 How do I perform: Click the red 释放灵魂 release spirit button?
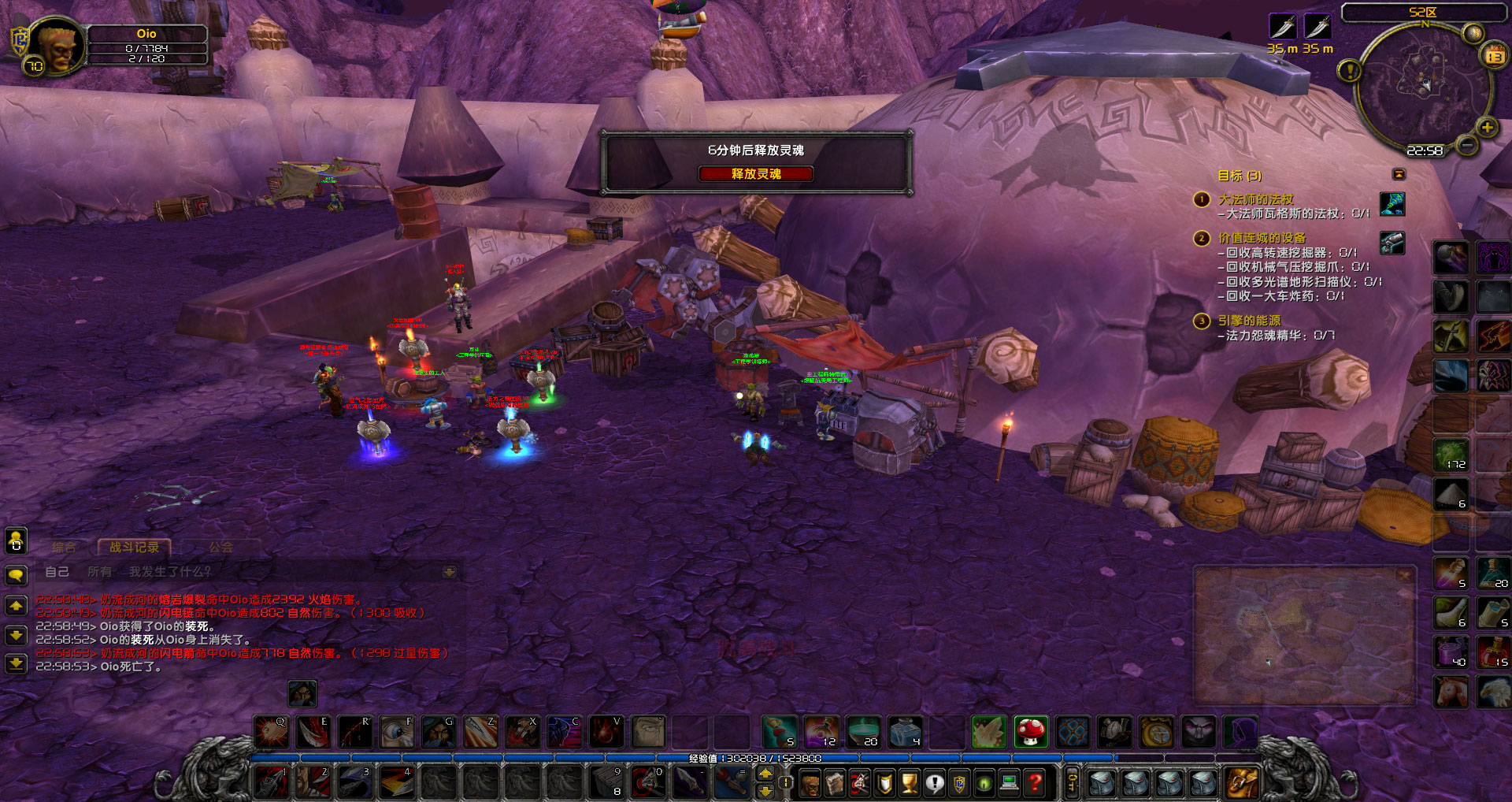point(755,173)
